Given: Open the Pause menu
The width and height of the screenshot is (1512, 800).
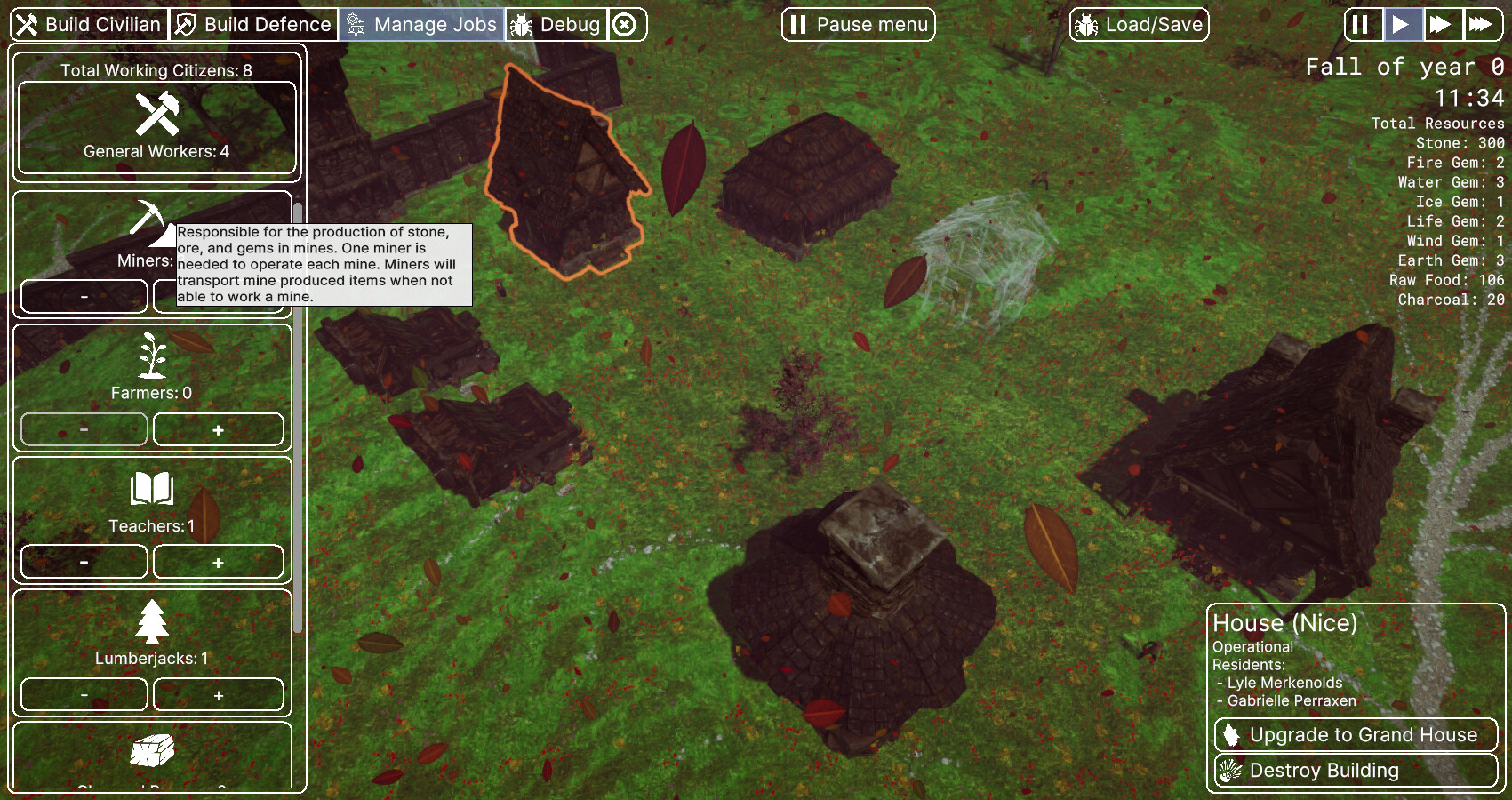Looking at the screenshot, I should tap(859, 25).
